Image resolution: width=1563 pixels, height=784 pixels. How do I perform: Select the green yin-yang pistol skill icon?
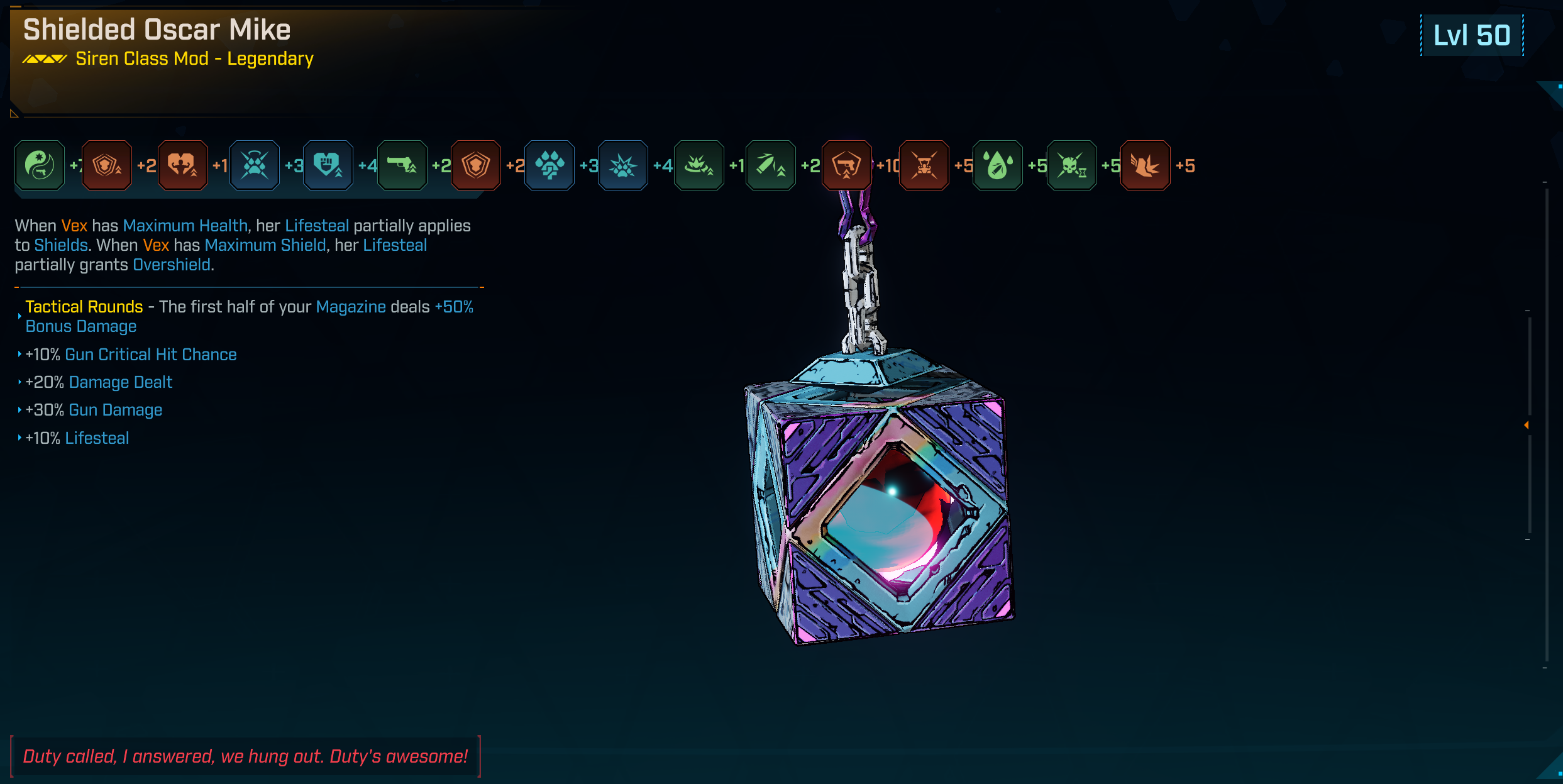(x=40, y=165)
